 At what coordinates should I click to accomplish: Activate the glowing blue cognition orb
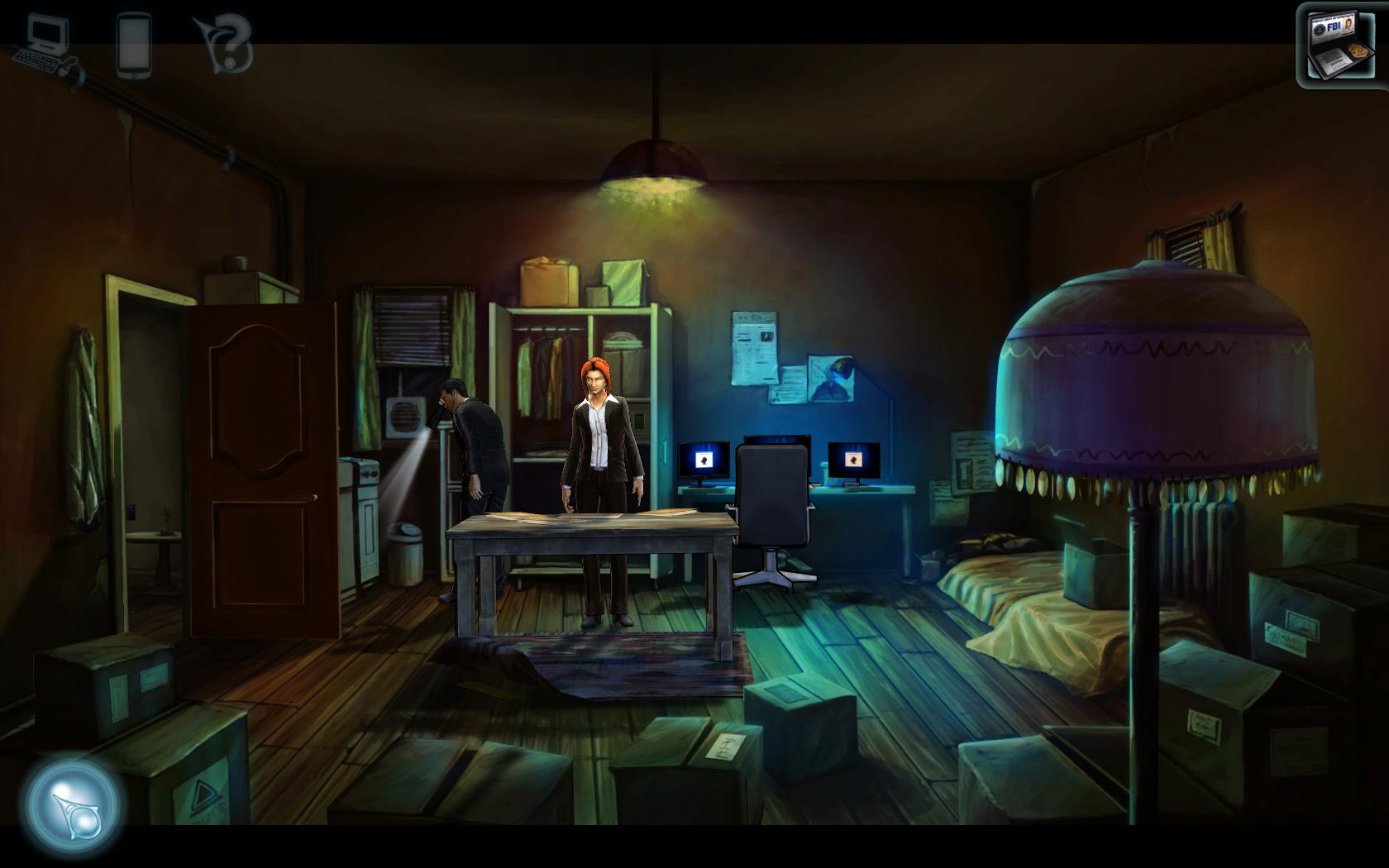[x=74, y=806]
